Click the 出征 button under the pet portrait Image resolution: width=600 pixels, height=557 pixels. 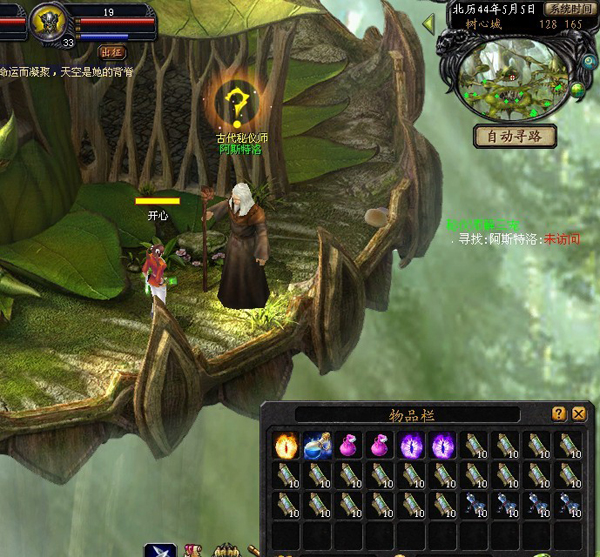[113, 51]
